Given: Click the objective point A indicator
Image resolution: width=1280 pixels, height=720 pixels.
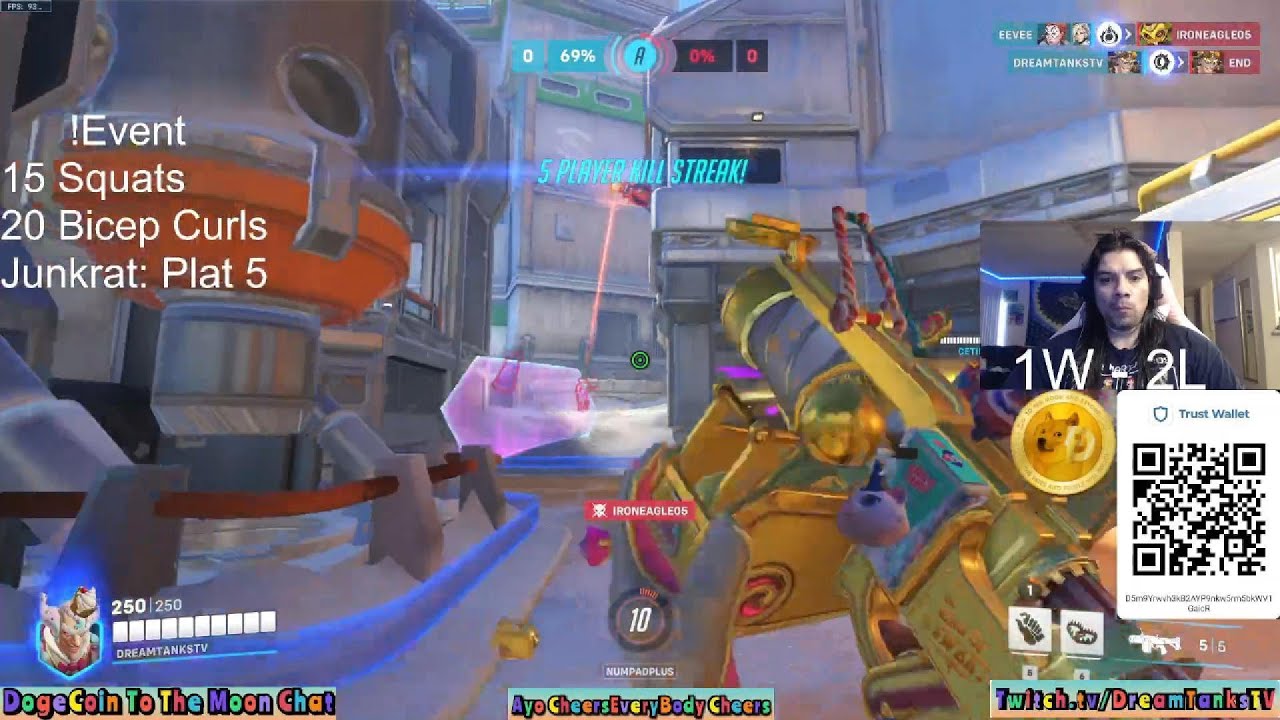Looking at the screenshot, I should pyautogui.click(x=640, y=56).
